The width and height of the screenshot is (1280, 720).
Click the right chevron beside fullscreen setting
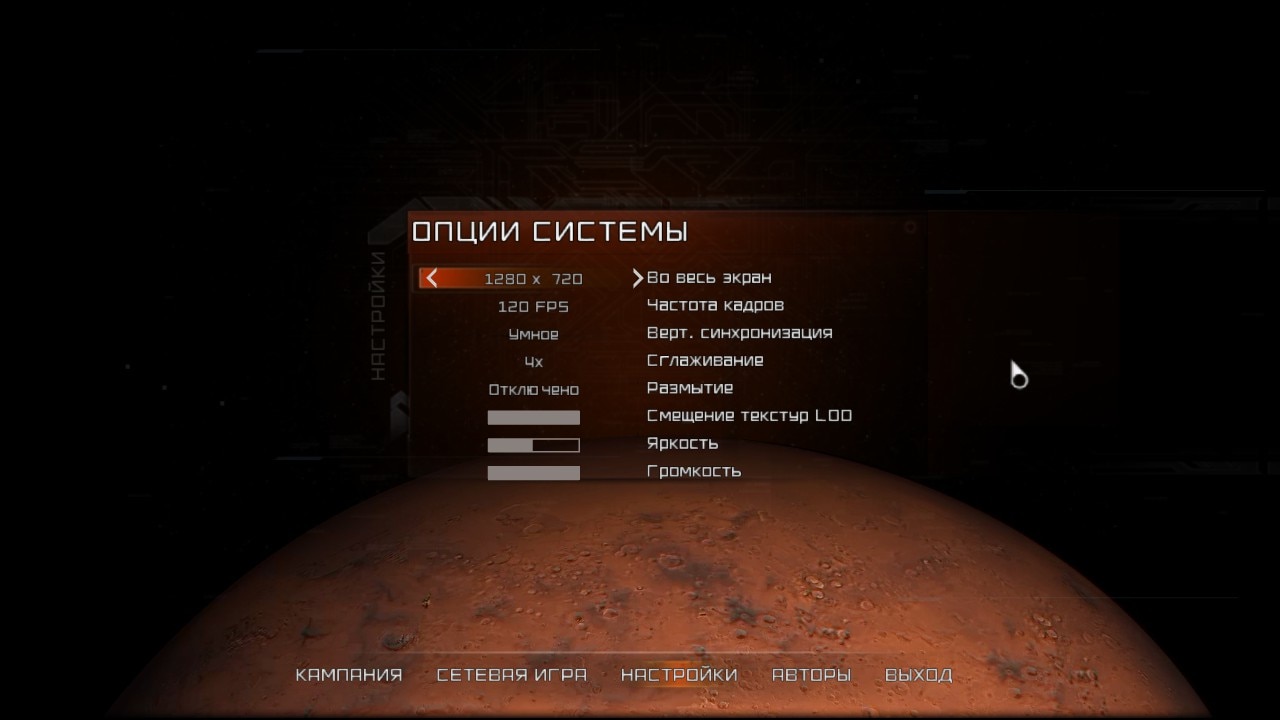tap(640, 277)
